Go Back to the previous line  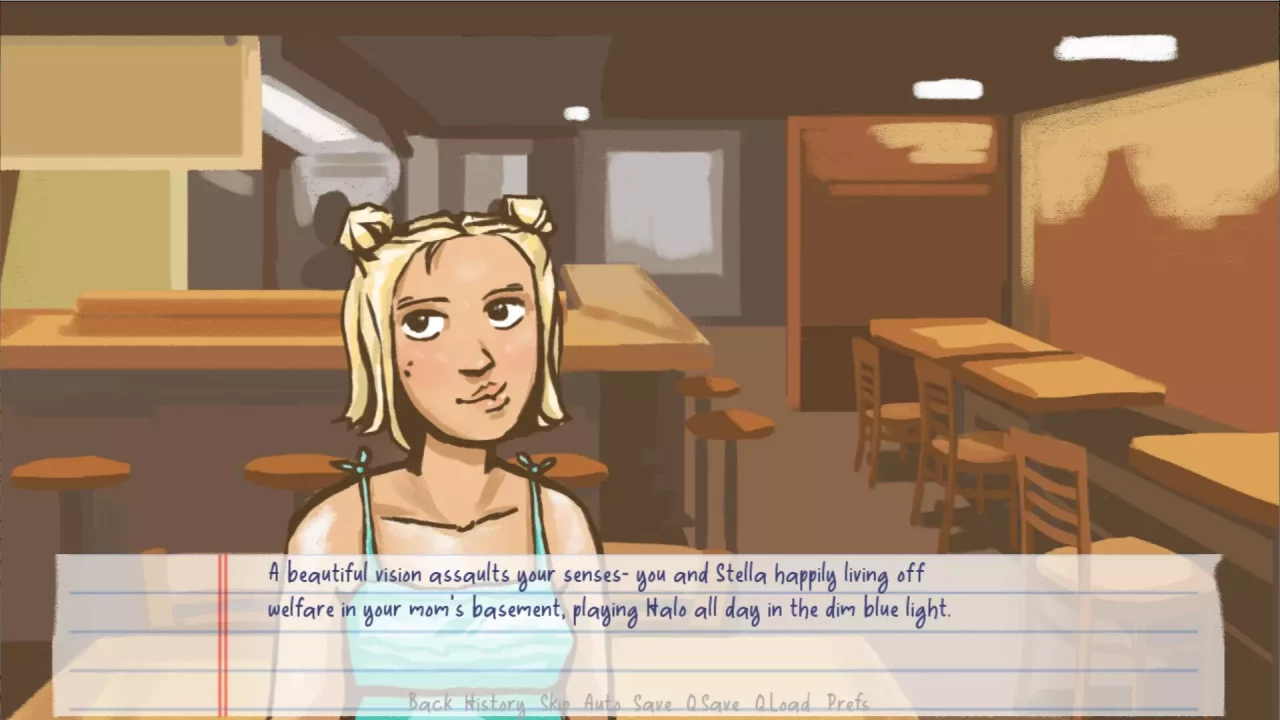pyautogui.click(x=430, y=703)
